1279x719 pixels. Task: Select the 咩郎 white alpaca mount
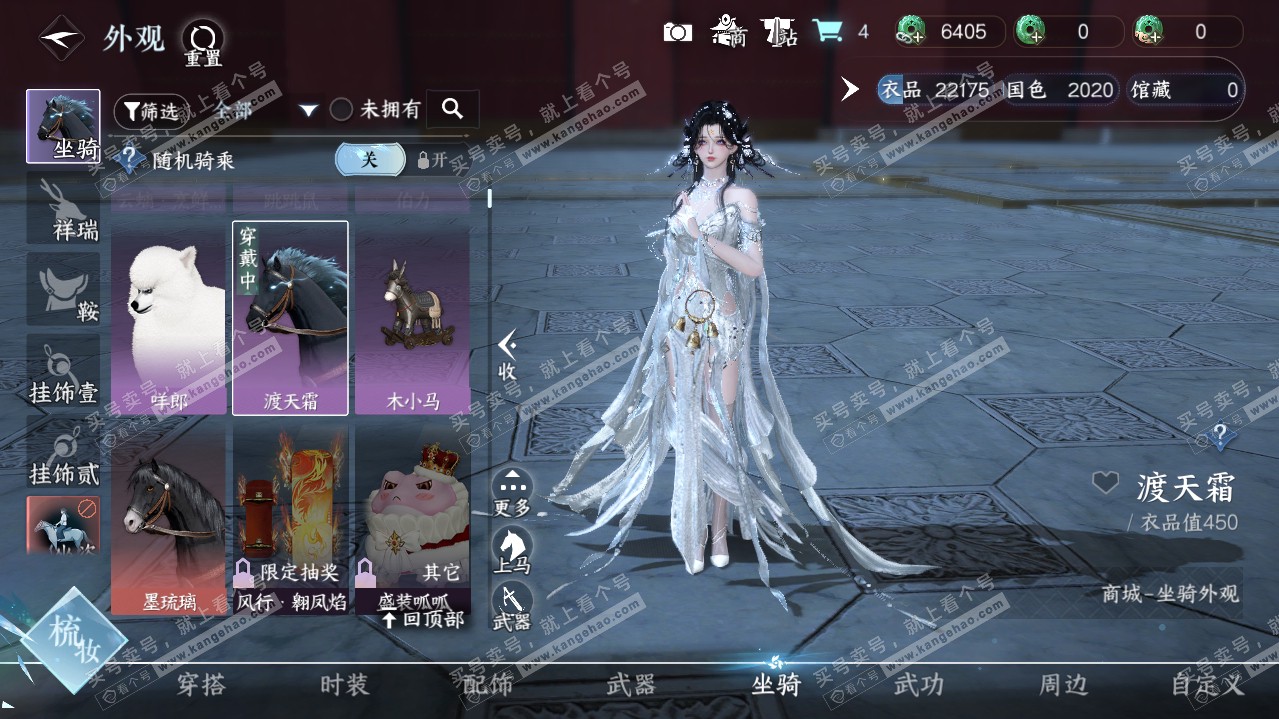click(169, 318)
